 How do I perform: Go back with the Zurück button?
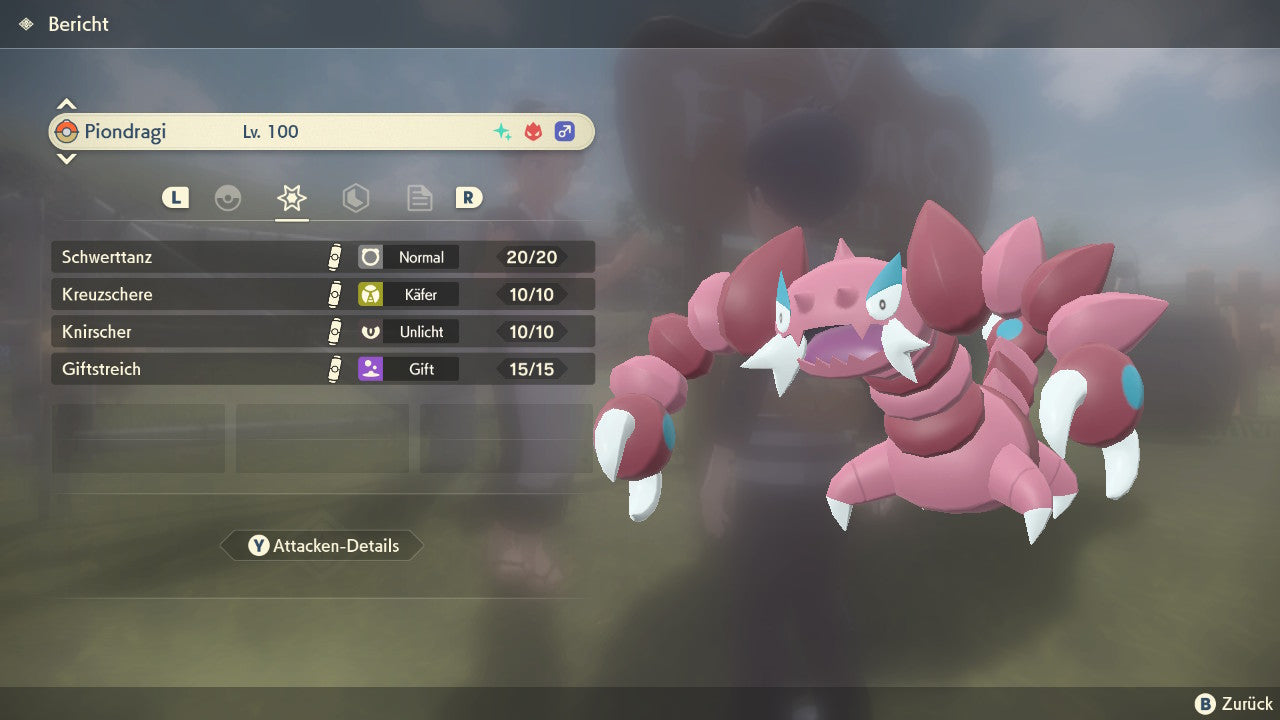(1234, 704)
